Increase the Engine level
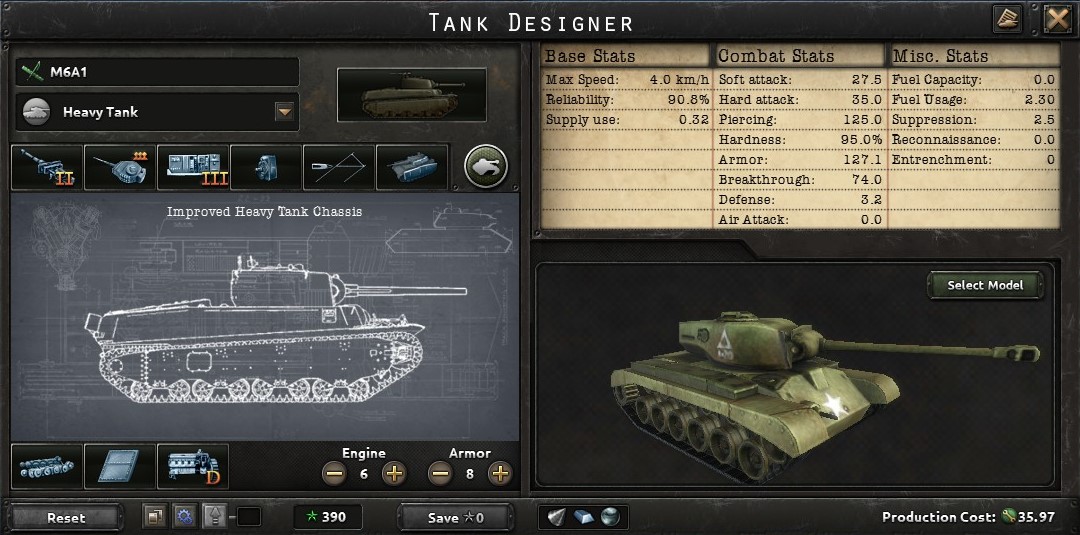The width and height of the screenshot is (1080, 535). pos(394,473)
